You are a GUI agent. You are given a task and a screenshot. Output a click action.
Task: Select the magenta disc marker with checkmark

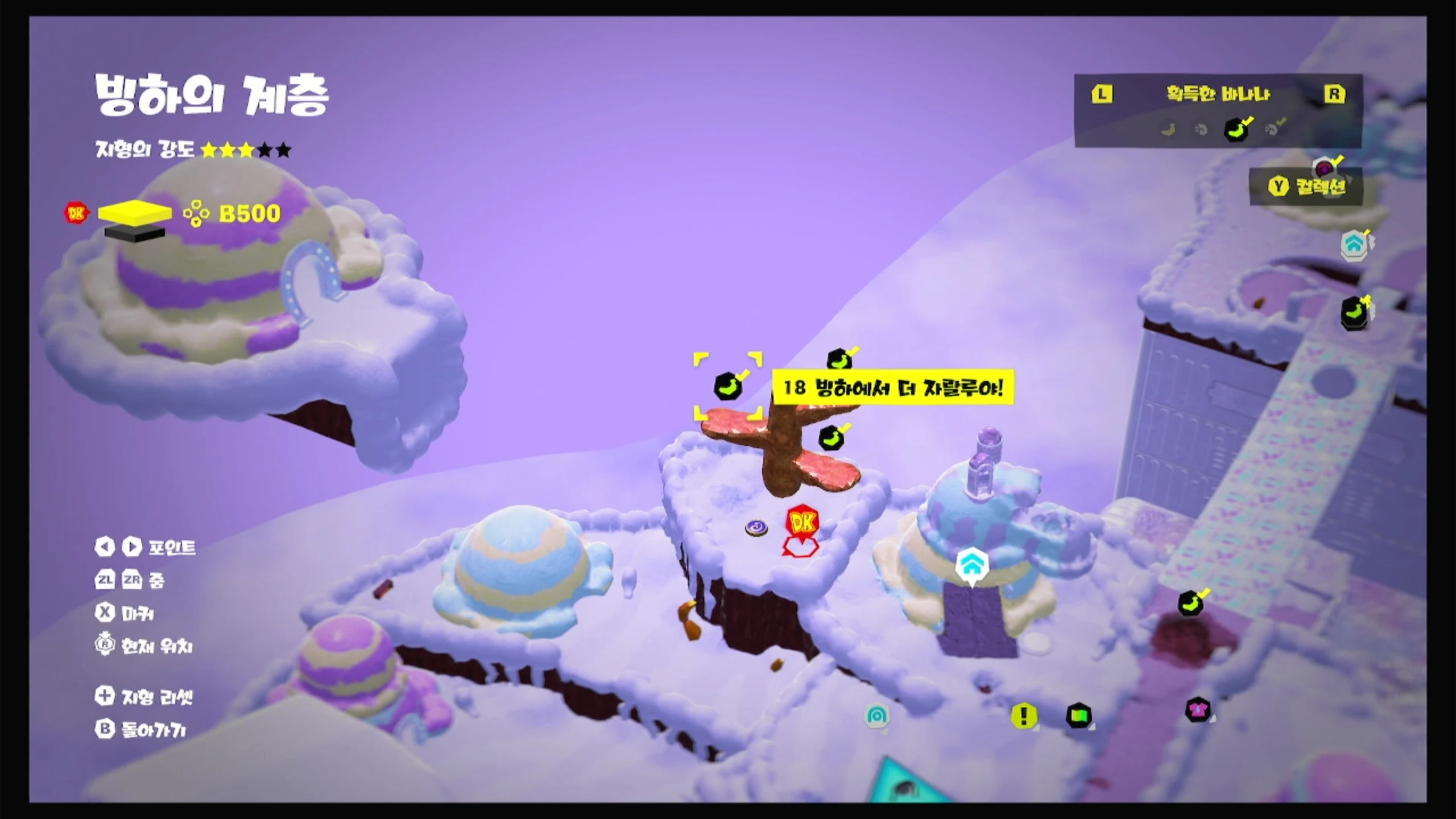click(1325, 169)
